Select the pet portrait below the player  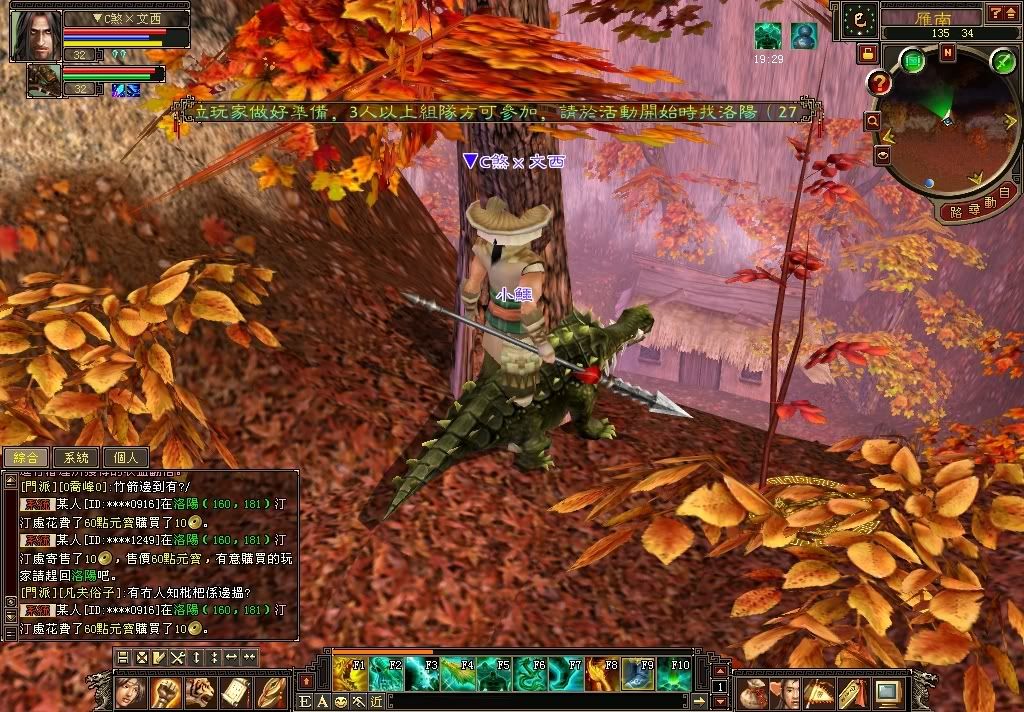coord(43,78)
